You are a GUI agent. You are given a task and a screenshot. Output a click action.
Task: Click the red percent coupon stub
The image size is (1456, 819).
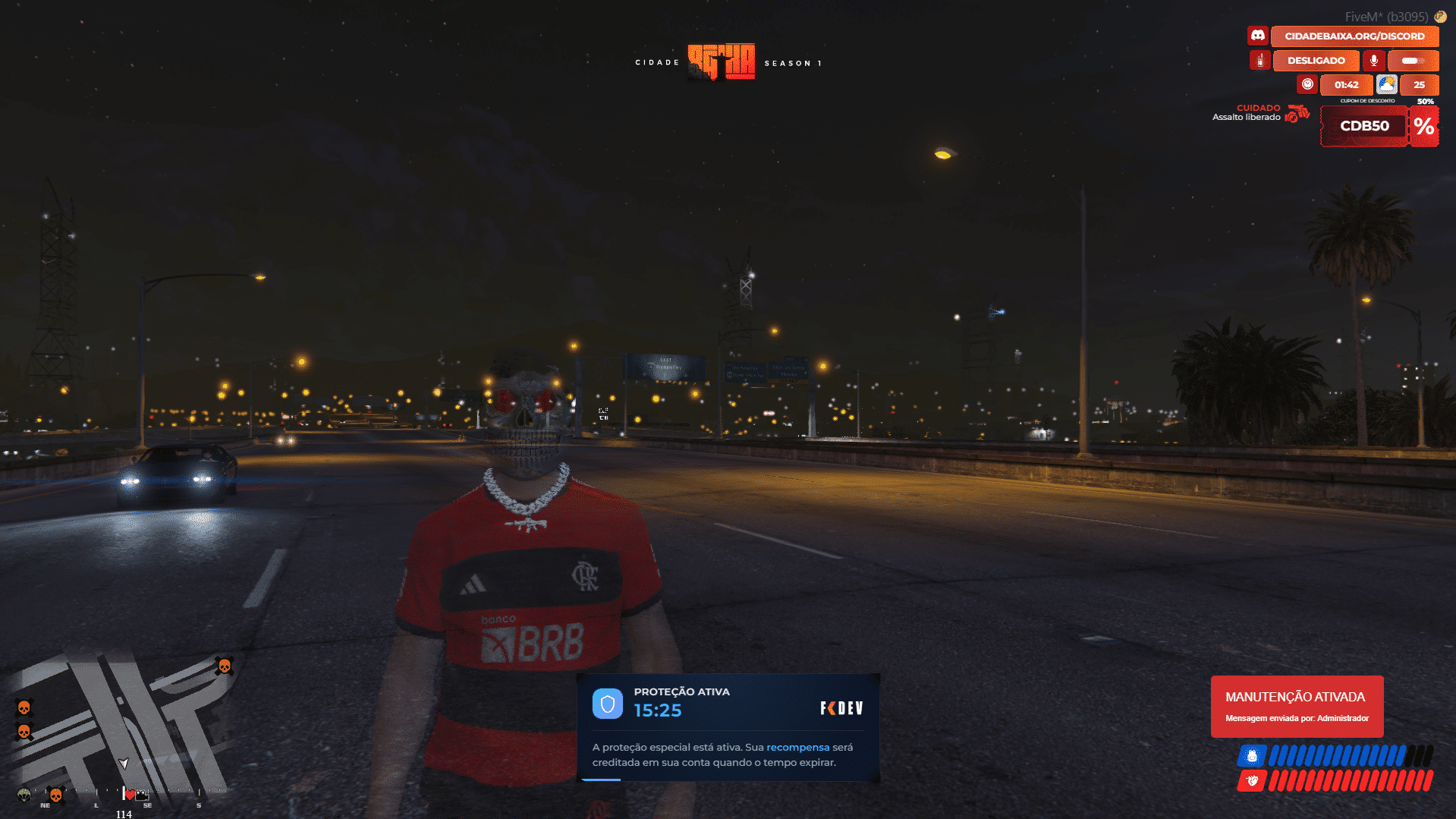1424,126
